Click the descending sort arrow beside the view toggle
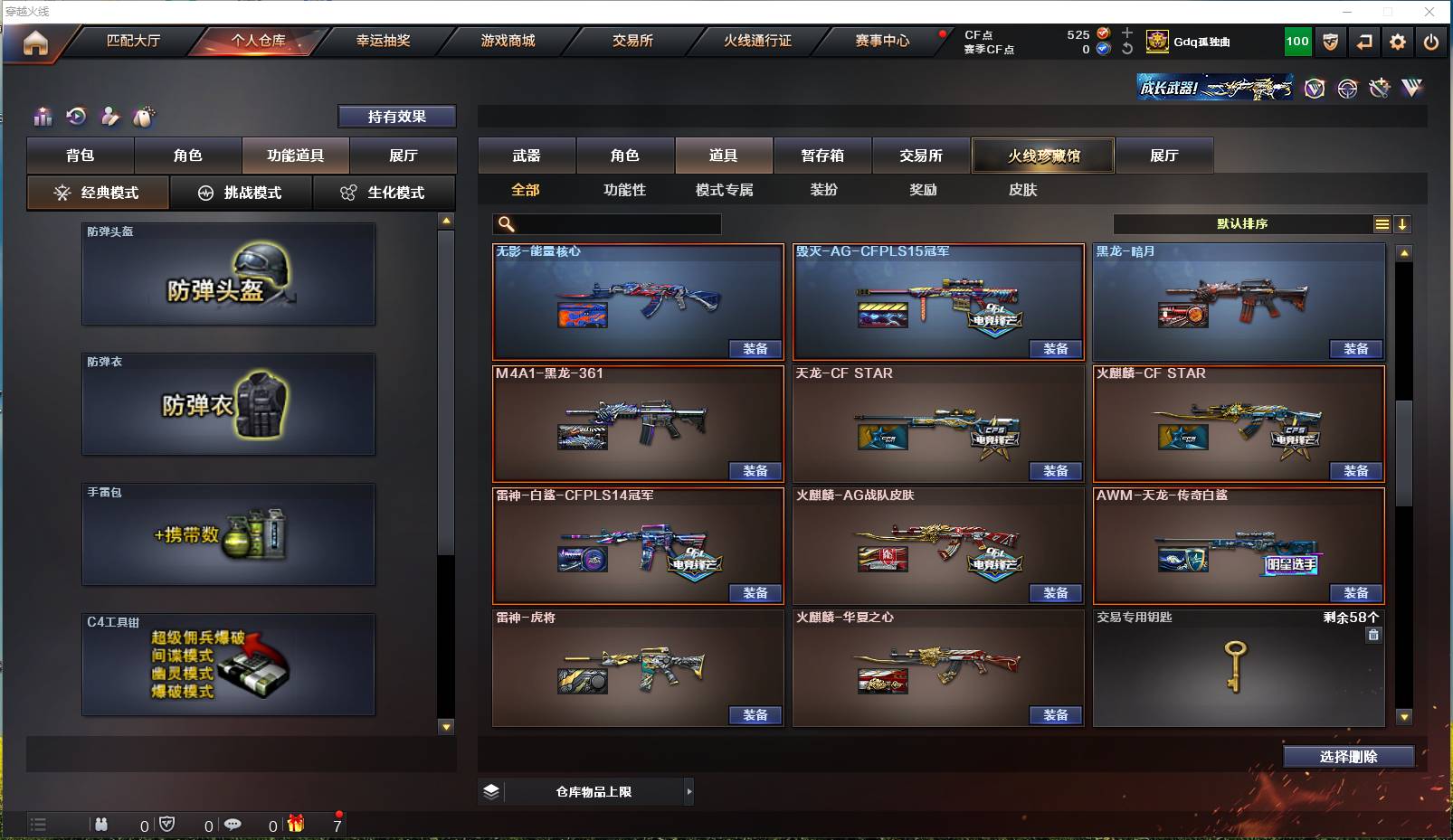Screen dimensions: 1453x840 point(1403,223)
